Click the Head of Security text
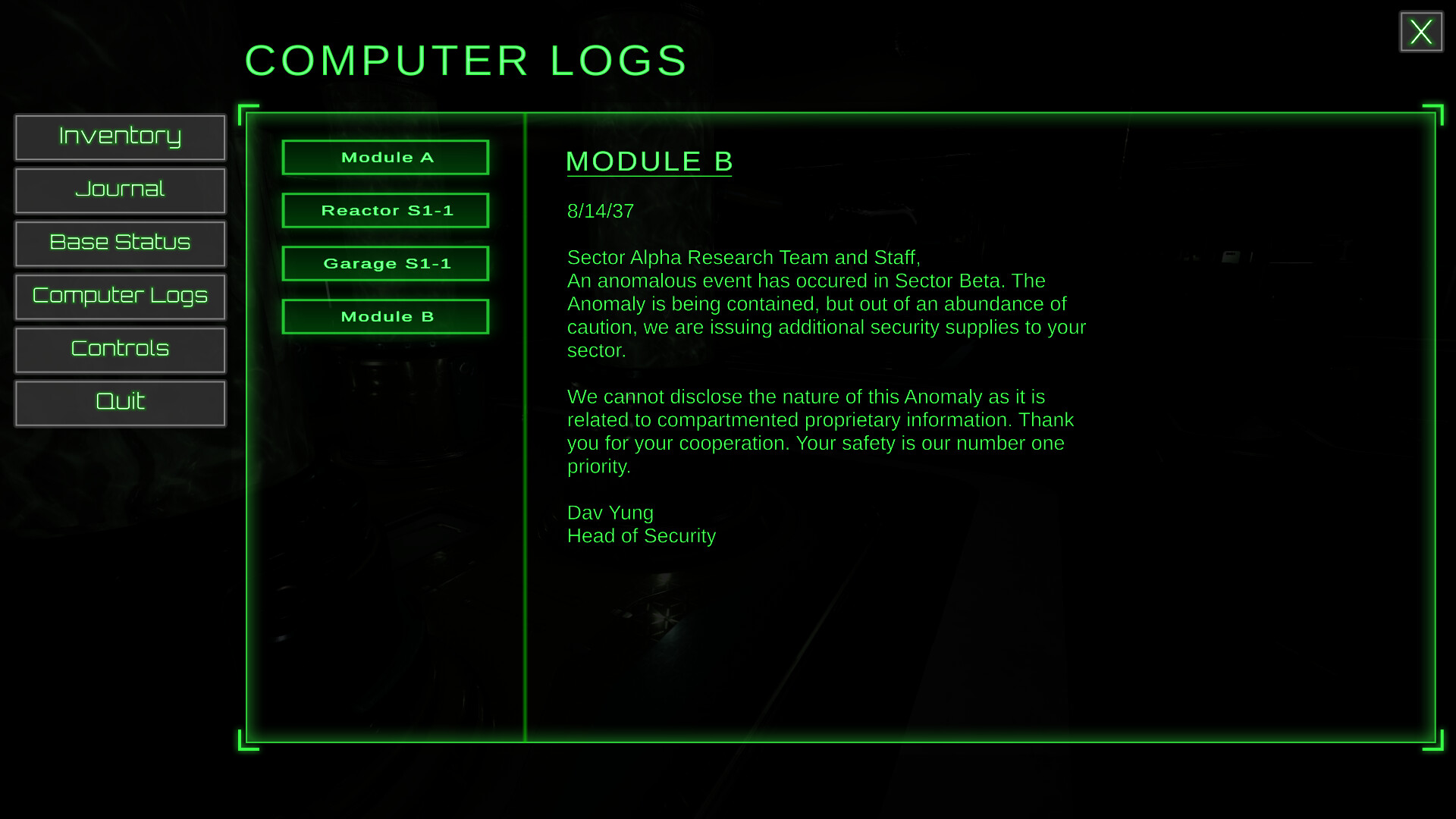The height and width of the screenshot is (819, 1456). (x=641, y=535)
